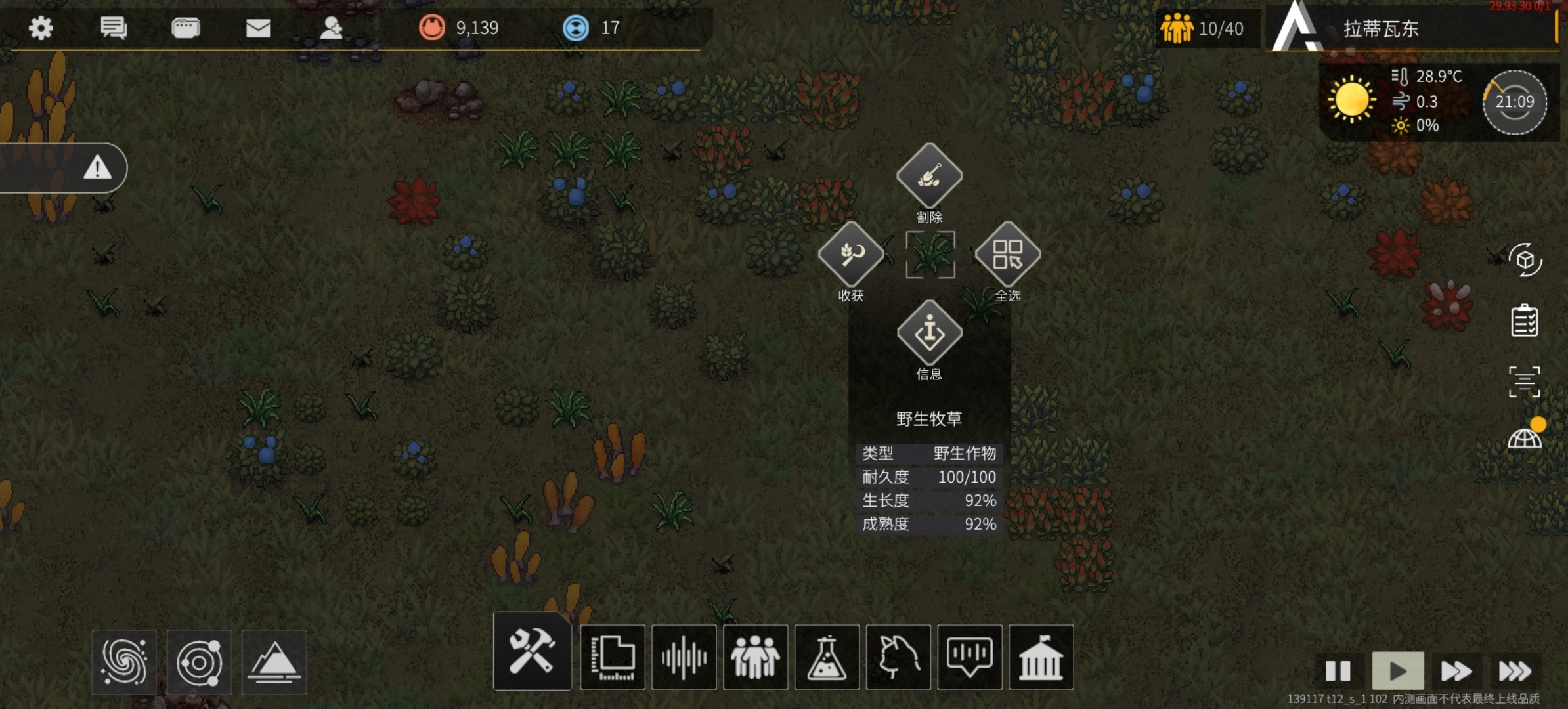The width and height of the screenshot is (1568, 709).
Task: Open the mail envelope
Action: [x=258, y=28]
